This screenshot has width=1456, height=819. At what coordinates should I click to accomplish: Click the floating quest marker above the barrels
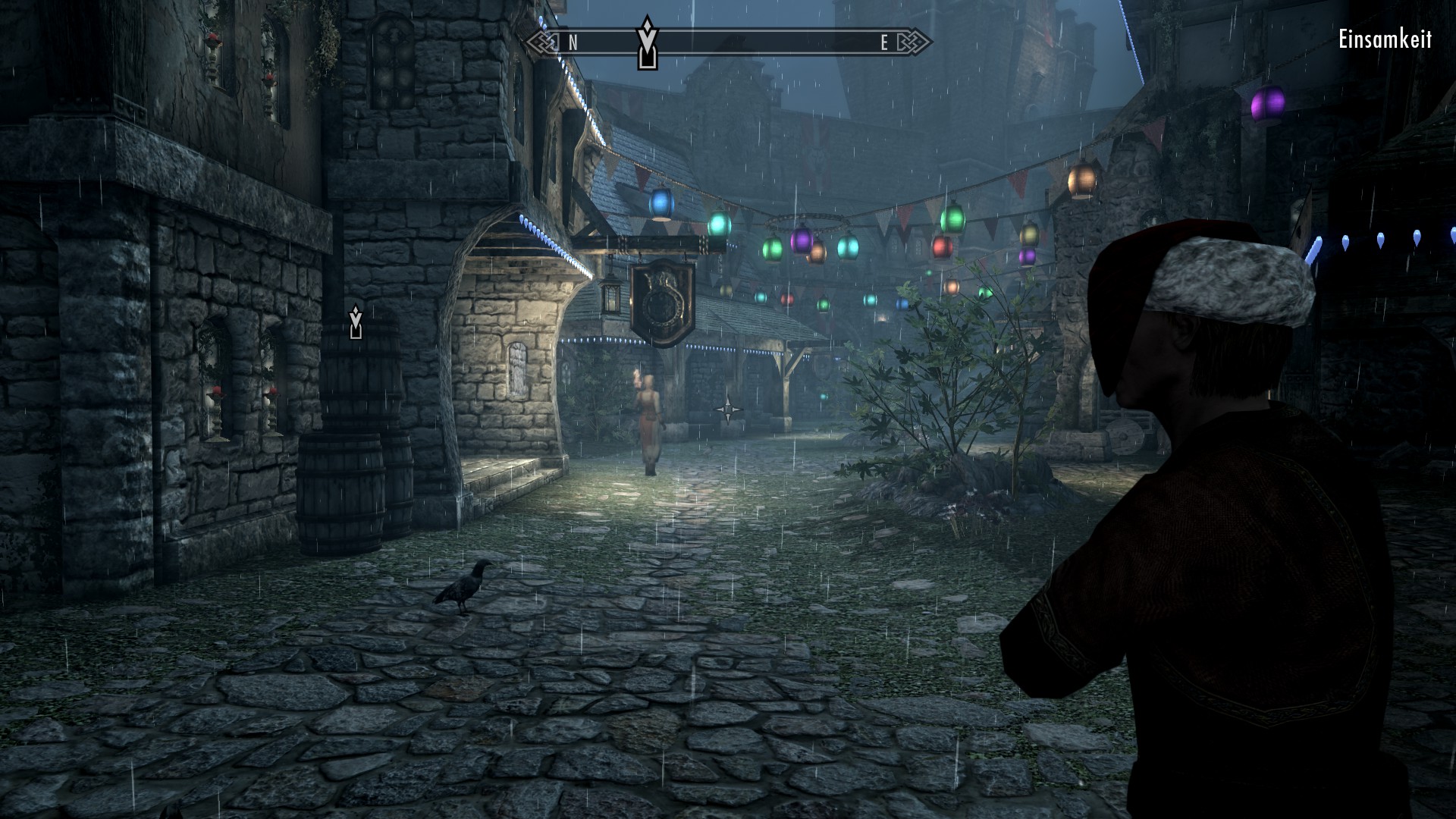(x=356, y=322)
